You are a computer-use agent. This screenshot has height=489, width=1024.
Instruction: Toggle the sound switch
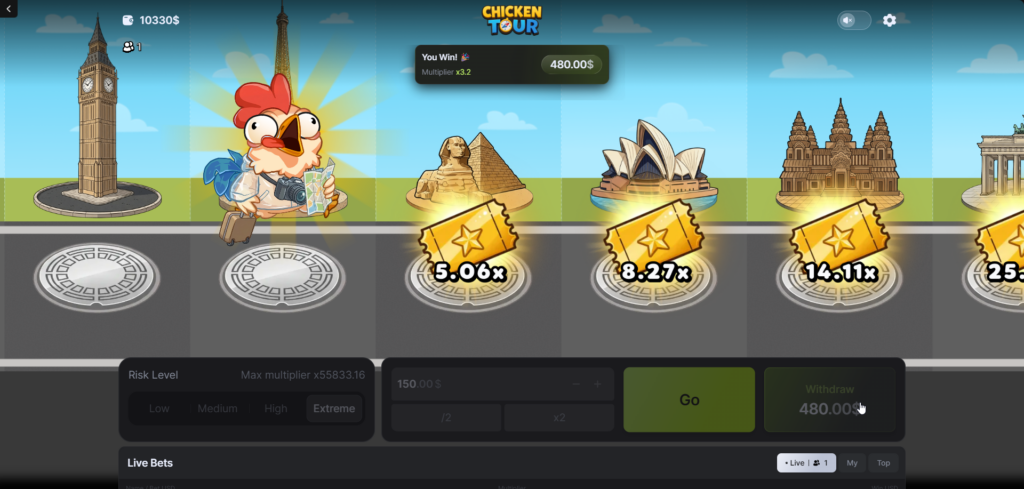tap(853, 20)
